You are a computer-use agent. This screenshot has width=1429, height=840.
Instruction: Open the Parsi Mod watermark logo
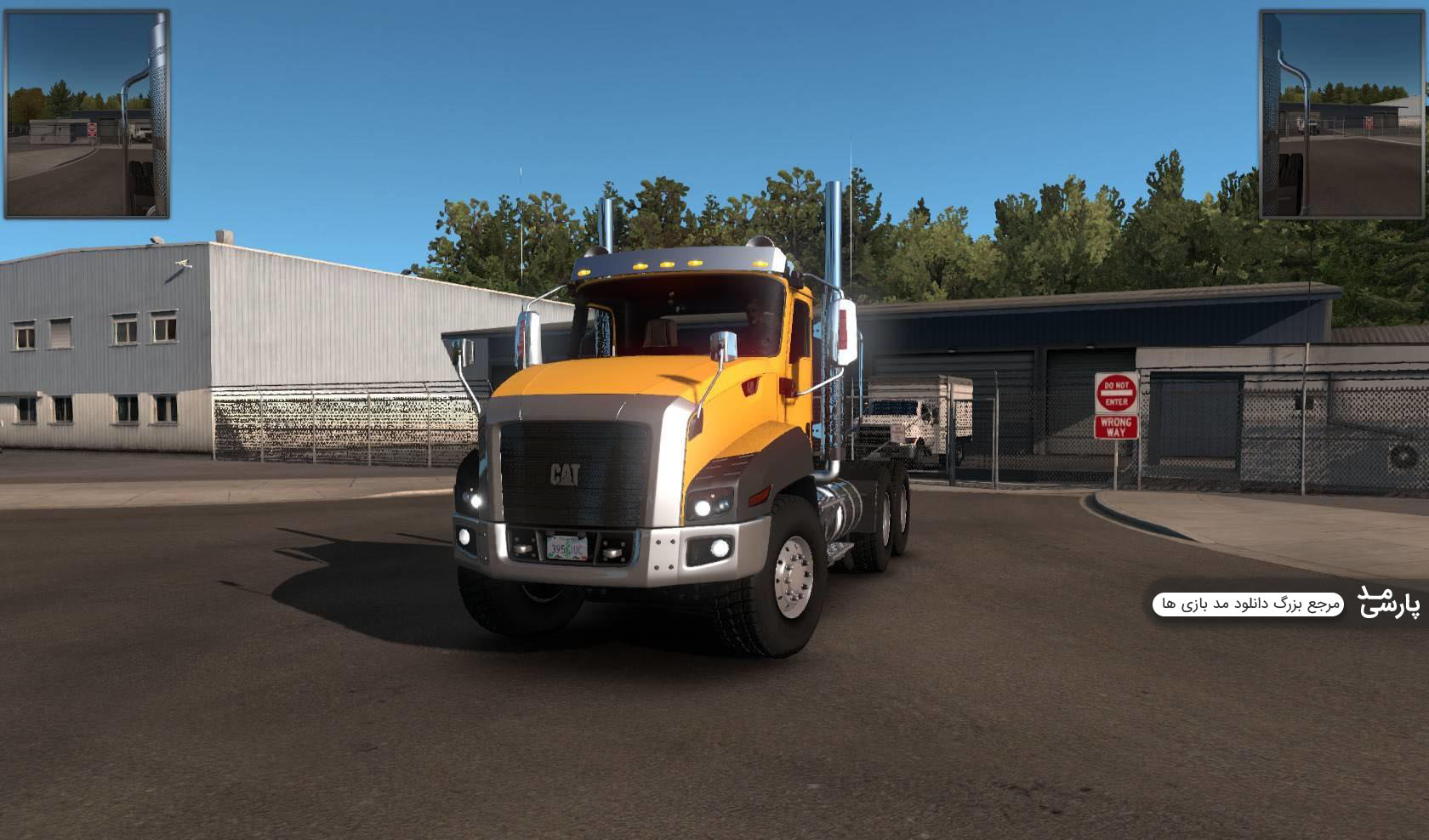point(1387,601)
